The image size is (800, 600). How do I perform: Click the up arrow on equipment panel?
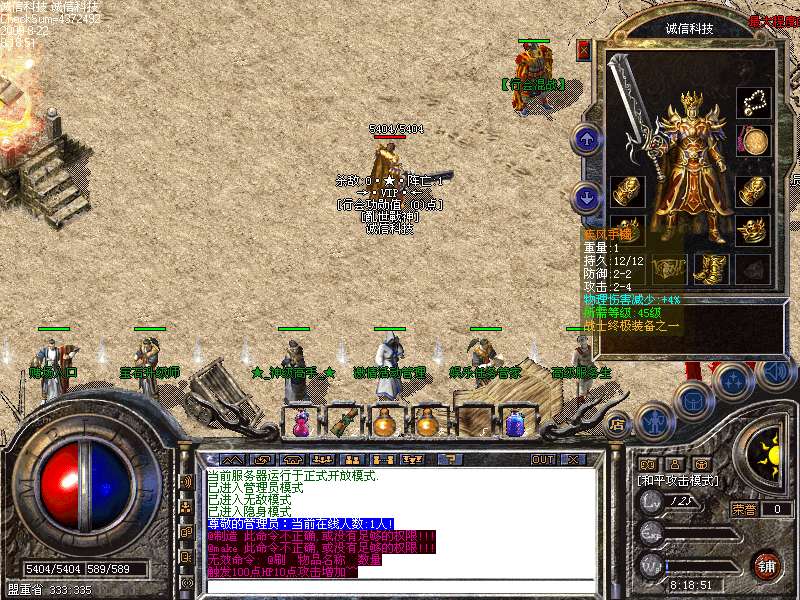pos(587,139)
